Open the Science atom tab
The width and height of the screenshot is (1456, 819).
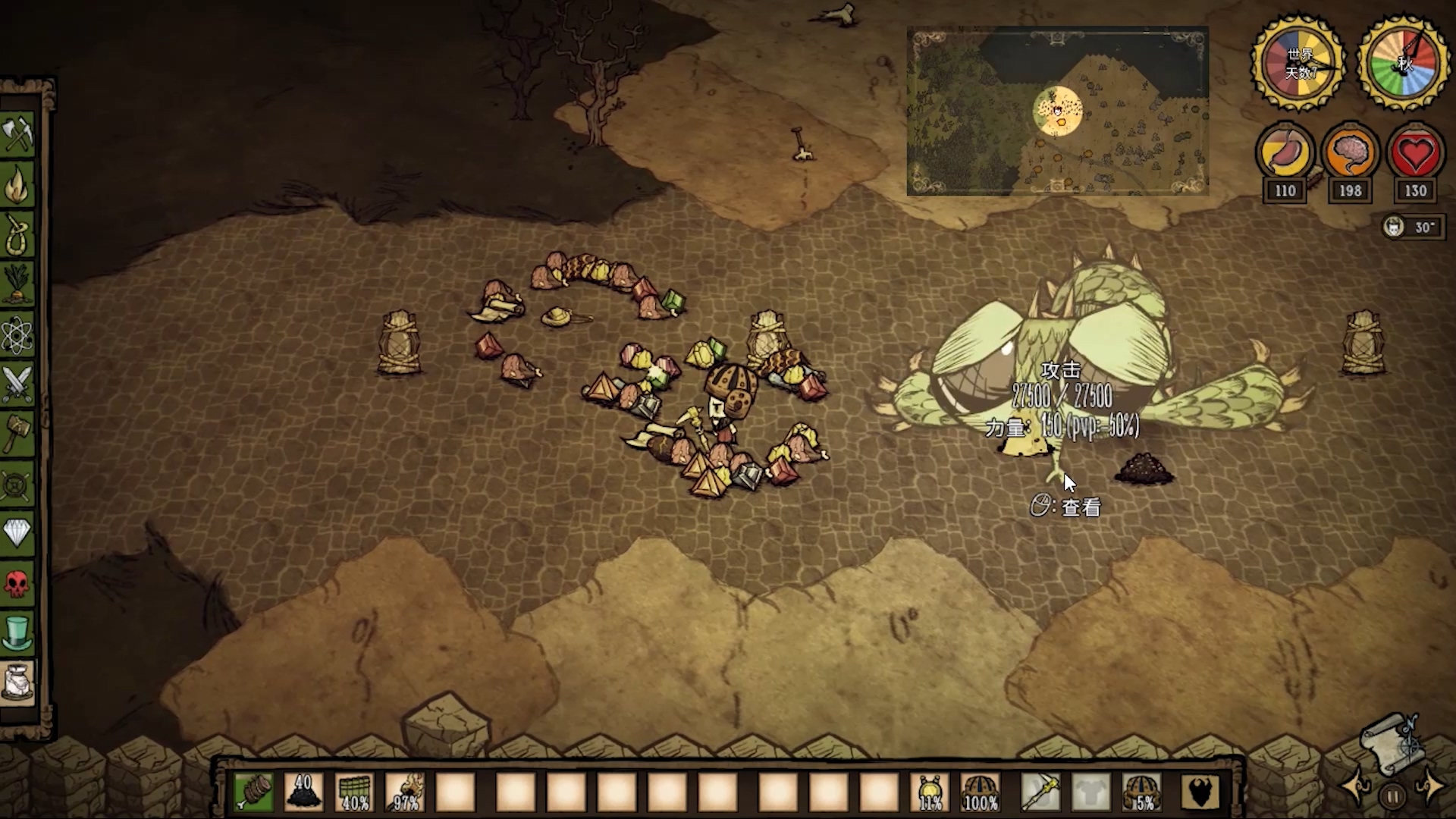click(18, 334)
